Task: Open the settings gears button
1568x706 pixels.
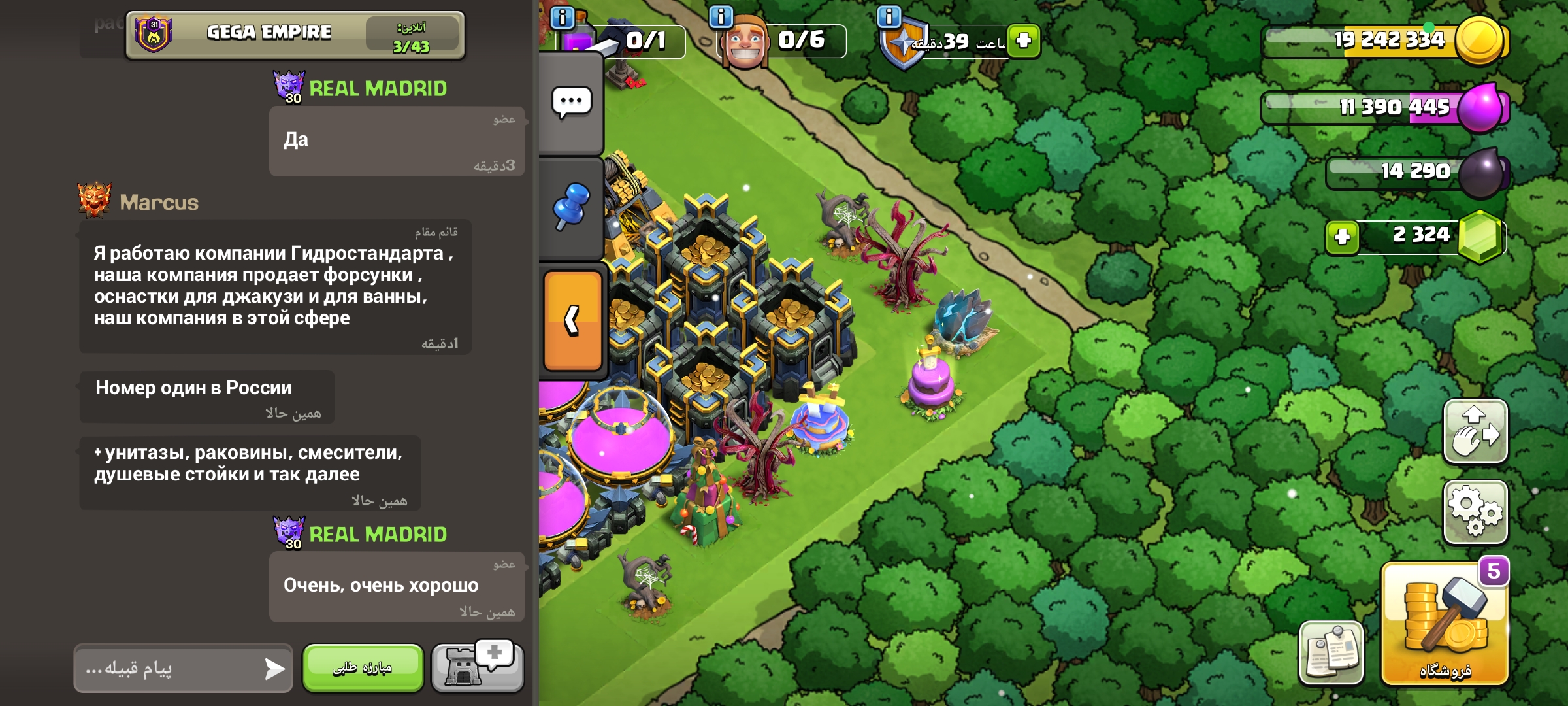Action: pyautogui.click(x=1475, y=513)
